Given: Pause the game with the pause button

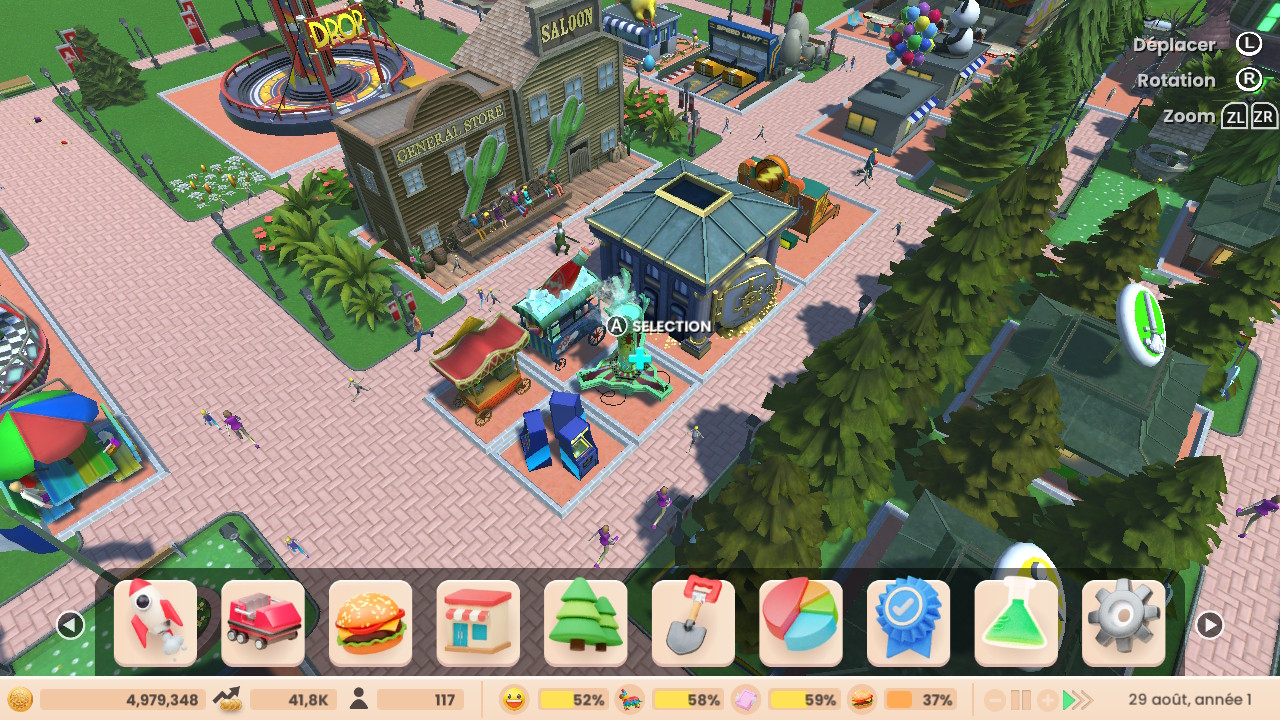Looking at the screenshot, I should (1020, 700).
